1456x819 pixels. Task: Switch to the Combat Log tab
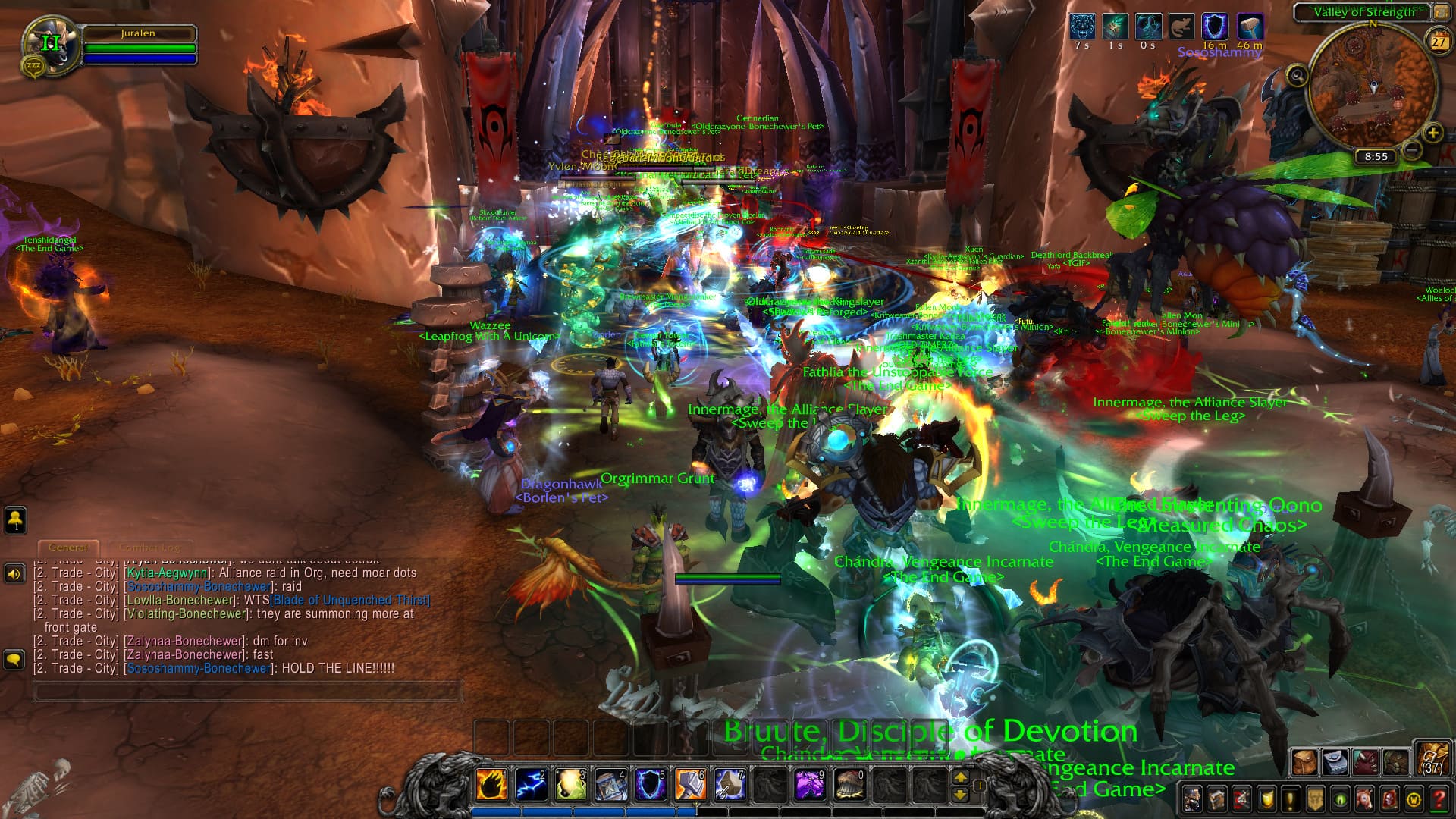[x=149, y=547]
